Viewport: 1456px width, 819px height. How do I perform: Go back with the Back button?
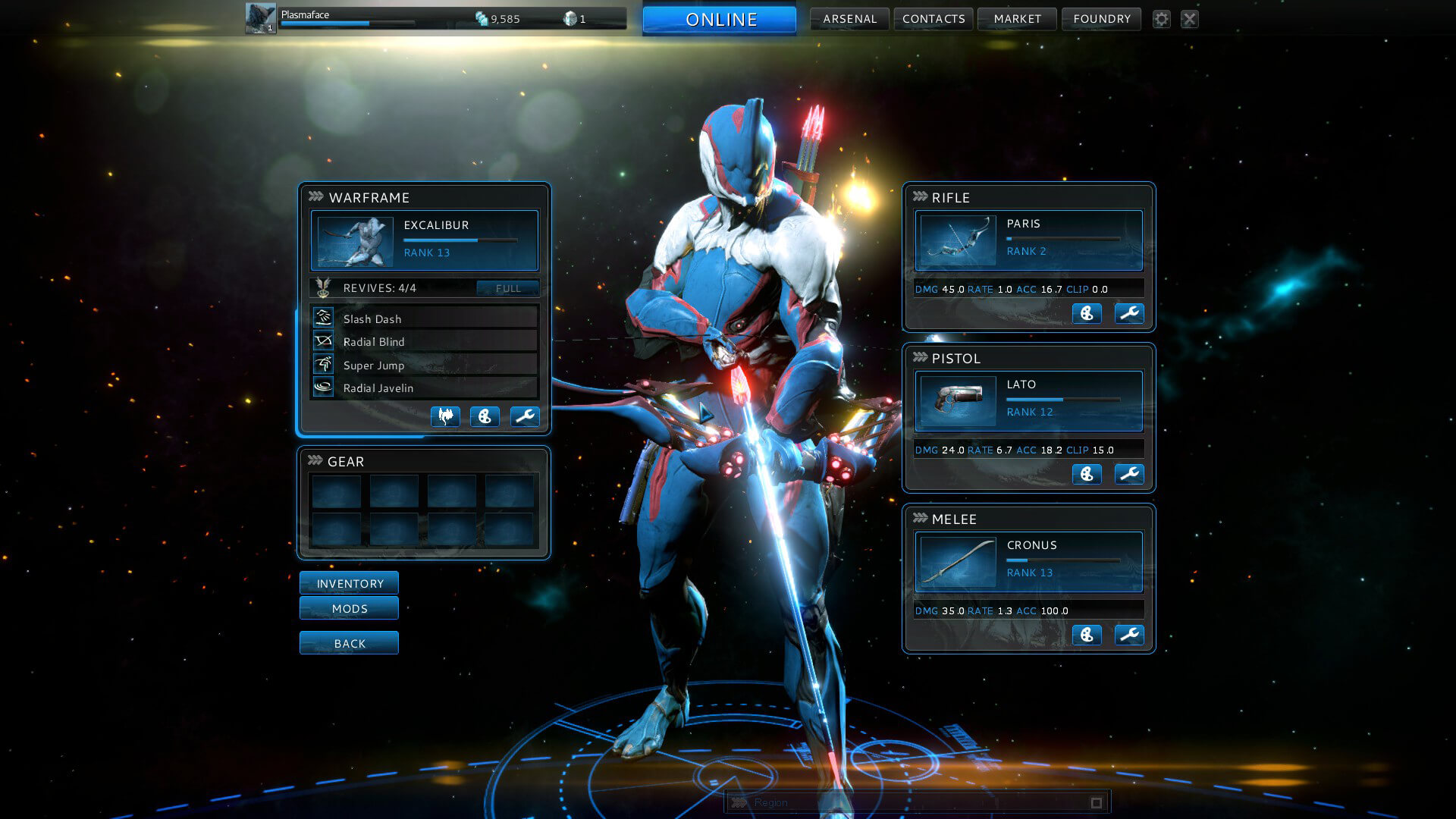(x=349, y=643)
